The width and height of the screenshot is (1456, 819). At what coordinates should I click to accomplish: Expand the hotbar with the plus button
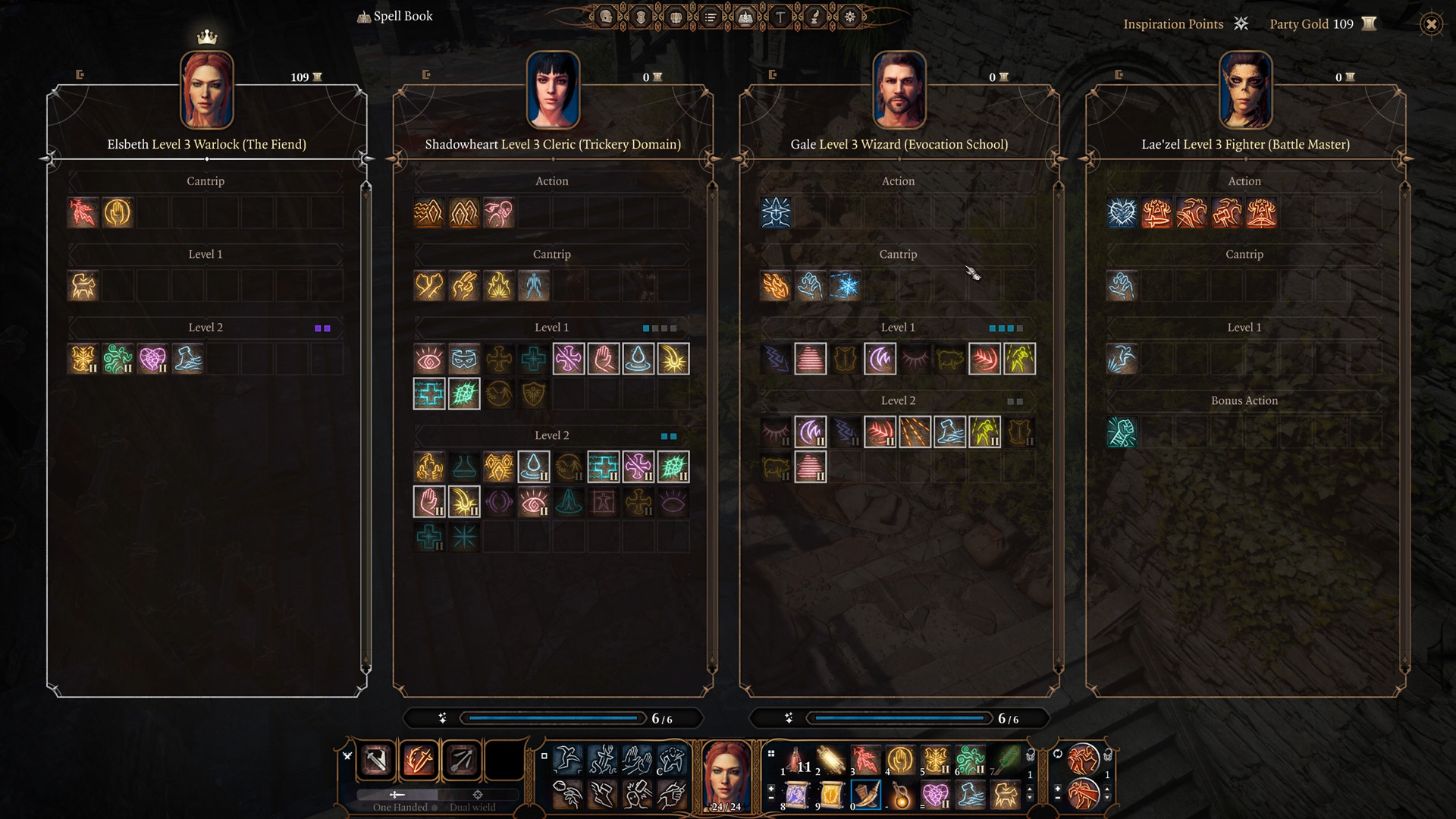point(1057,789)
